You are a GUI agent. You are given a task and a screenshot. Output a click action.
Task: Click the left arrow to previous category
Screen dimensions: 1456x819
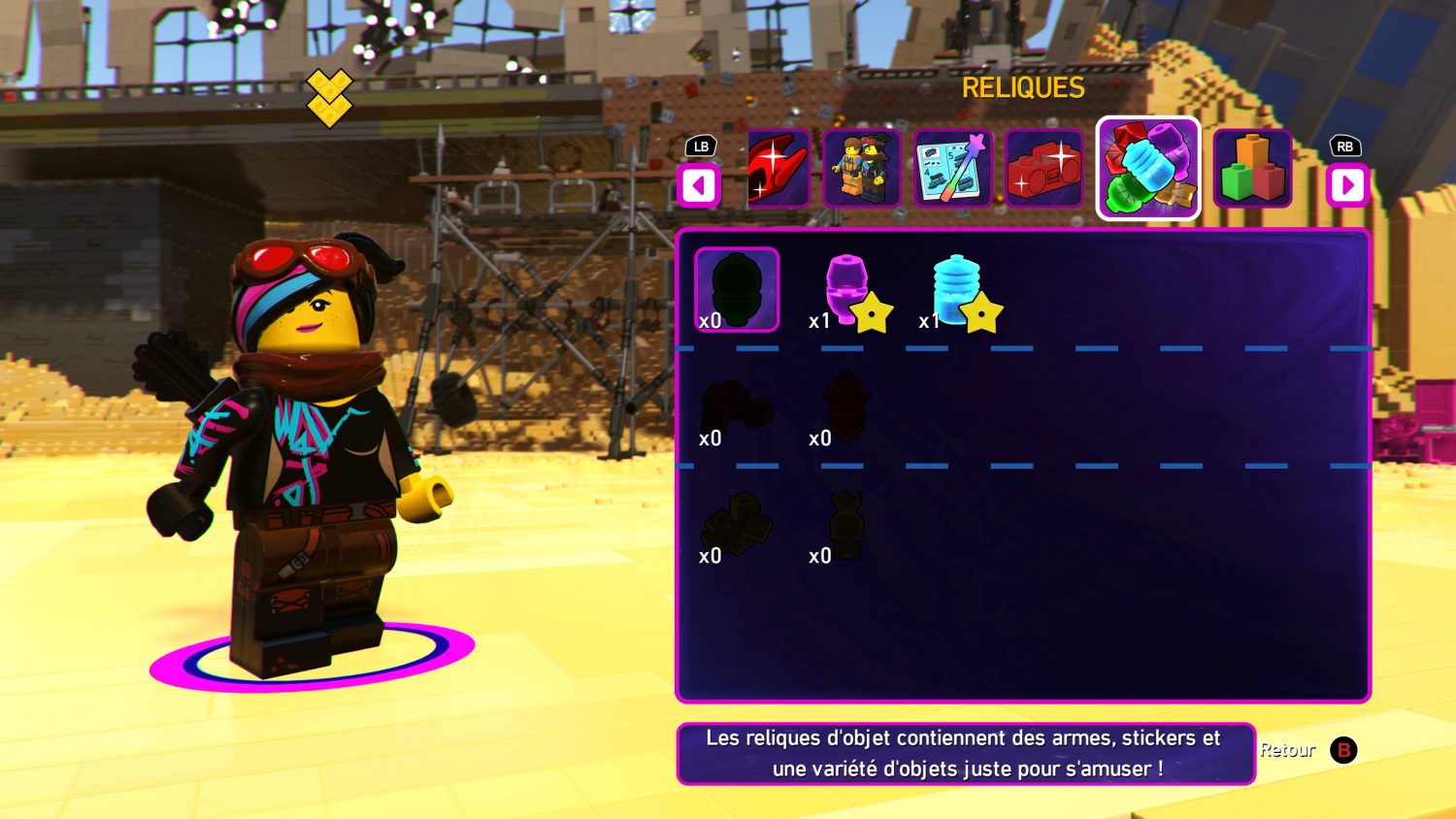point(699,185)
